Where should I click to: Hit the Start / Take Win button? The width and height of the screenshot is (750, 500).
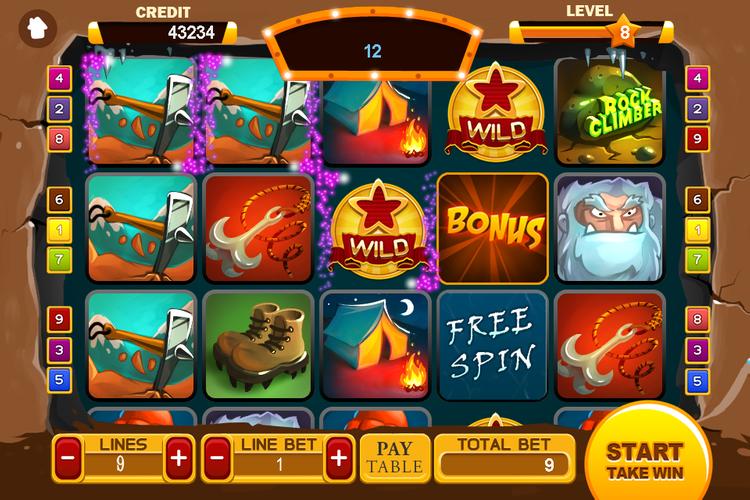pos(645,460)
